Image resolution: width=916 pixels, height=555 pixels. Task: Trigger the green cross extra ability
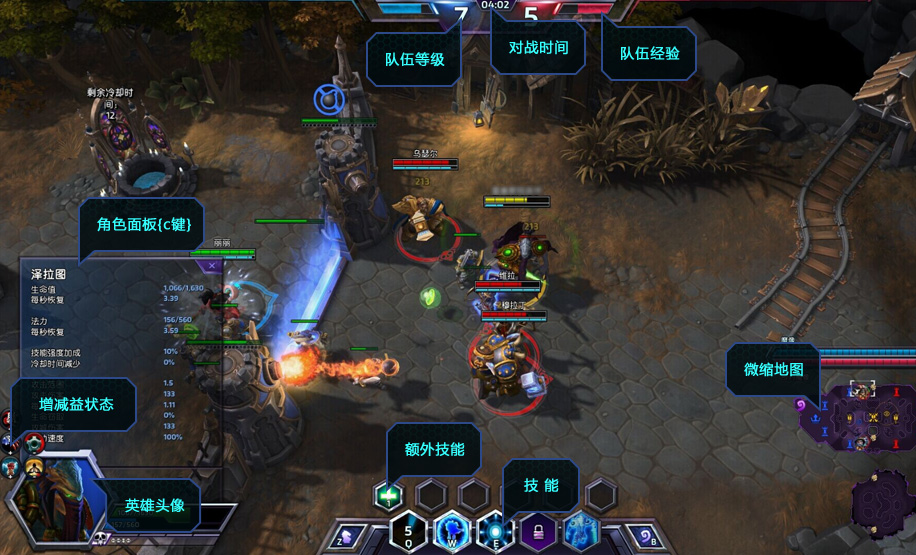387,494
